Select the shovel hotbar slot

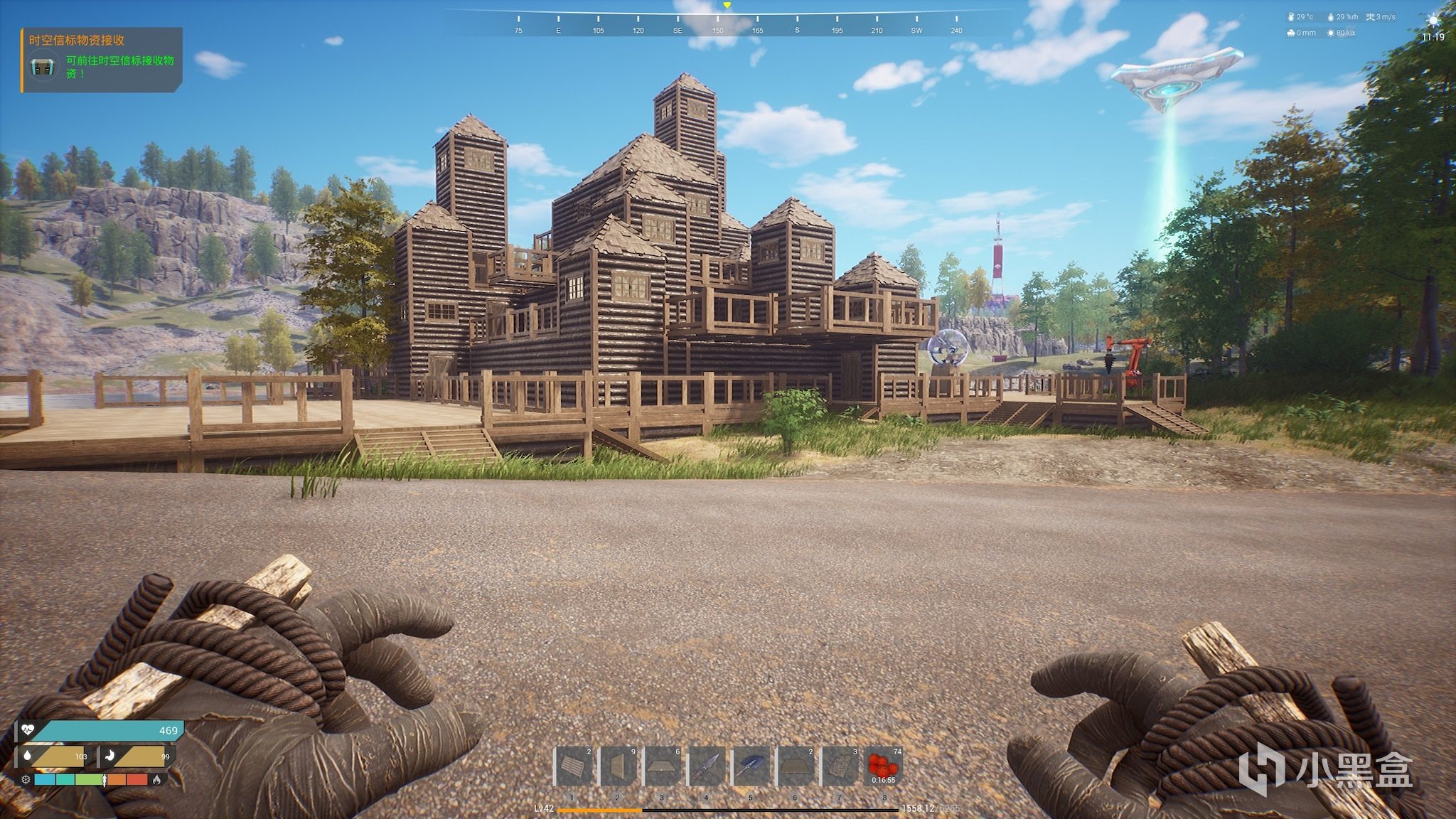pos(751,766)
